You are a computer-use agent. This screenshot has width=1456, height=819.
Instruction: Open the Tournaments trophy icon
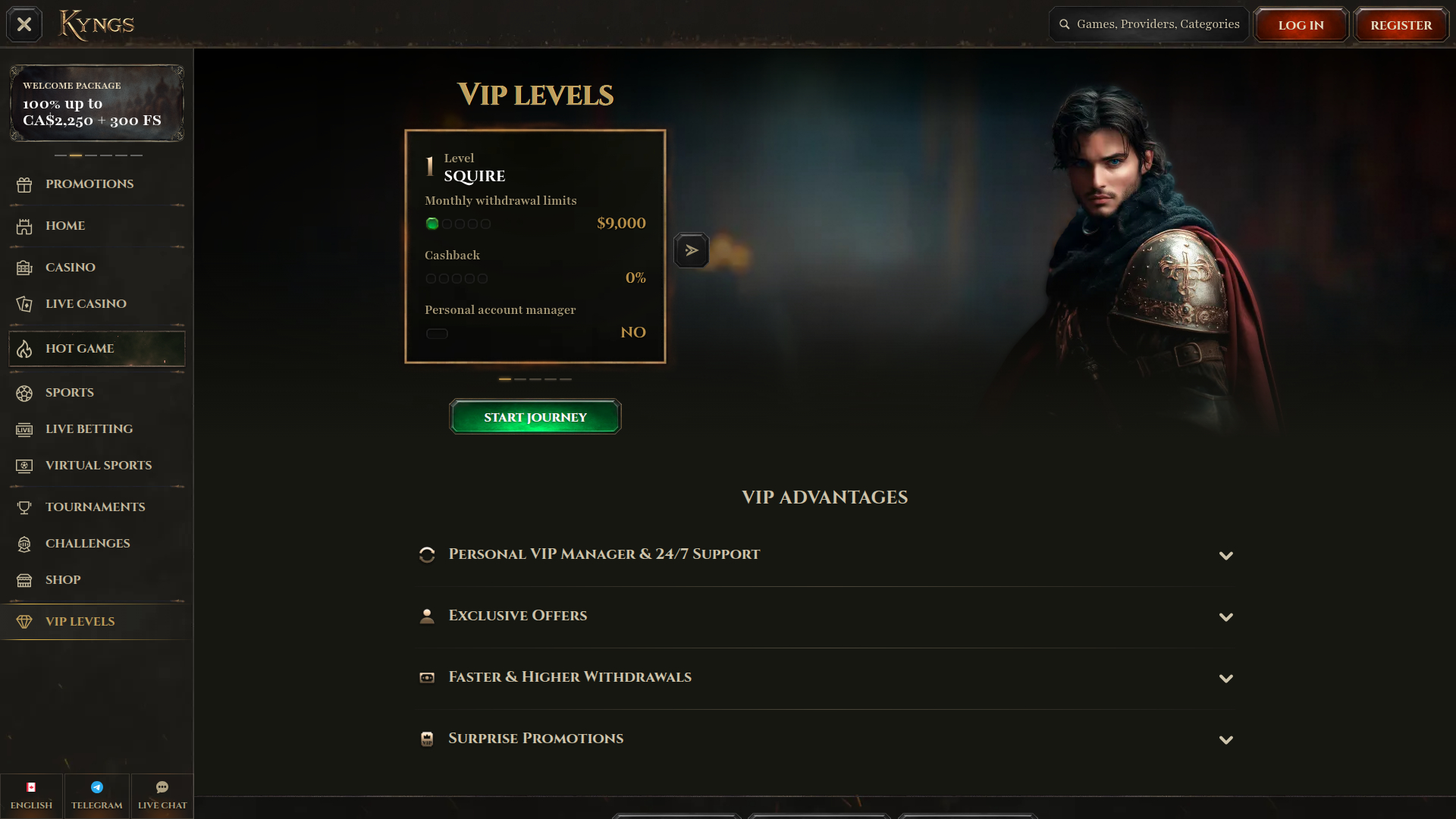point(24,507)
